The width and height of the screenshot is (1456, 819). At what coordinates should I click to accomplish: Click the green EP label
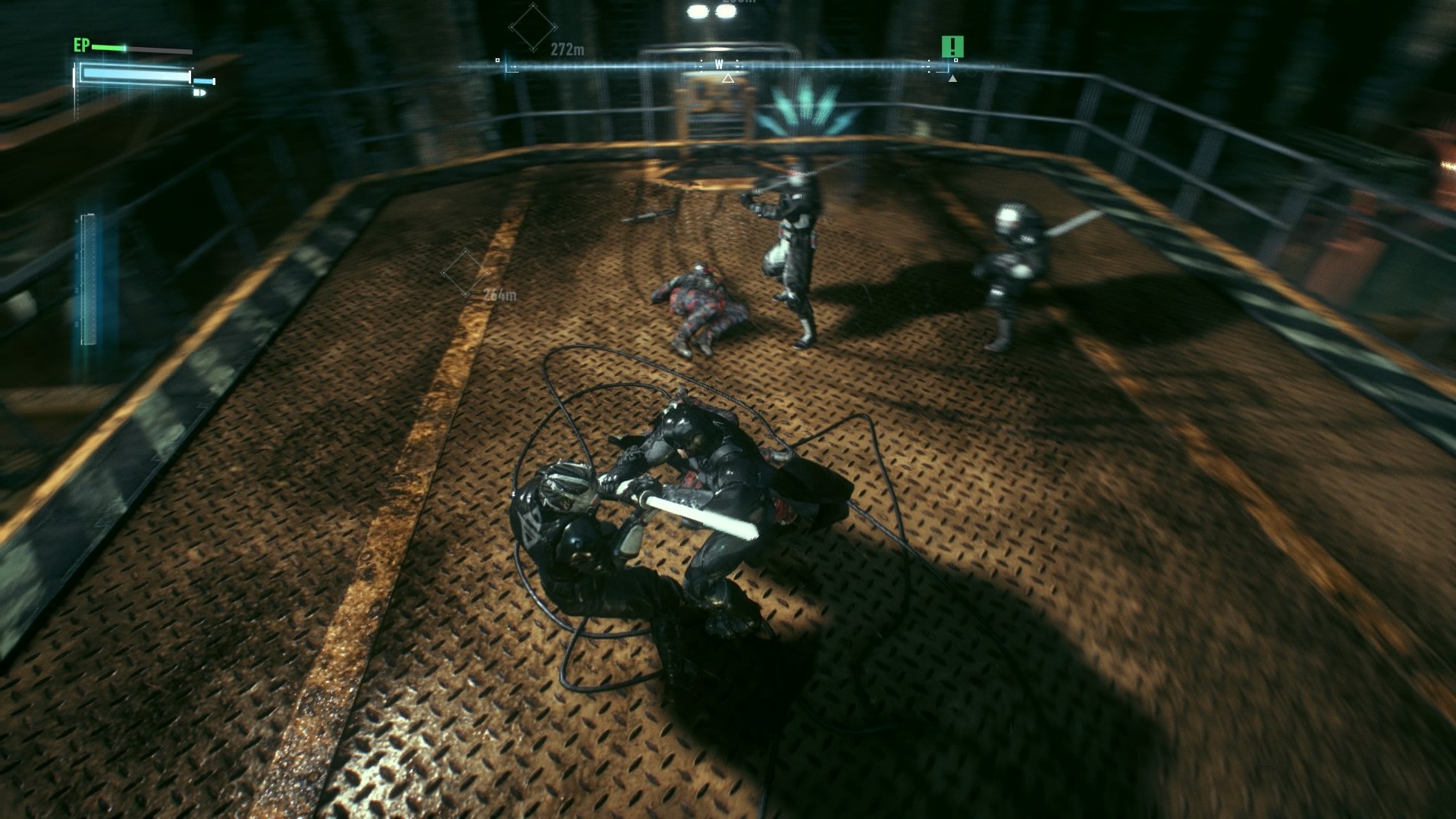[x=81, y=45]
